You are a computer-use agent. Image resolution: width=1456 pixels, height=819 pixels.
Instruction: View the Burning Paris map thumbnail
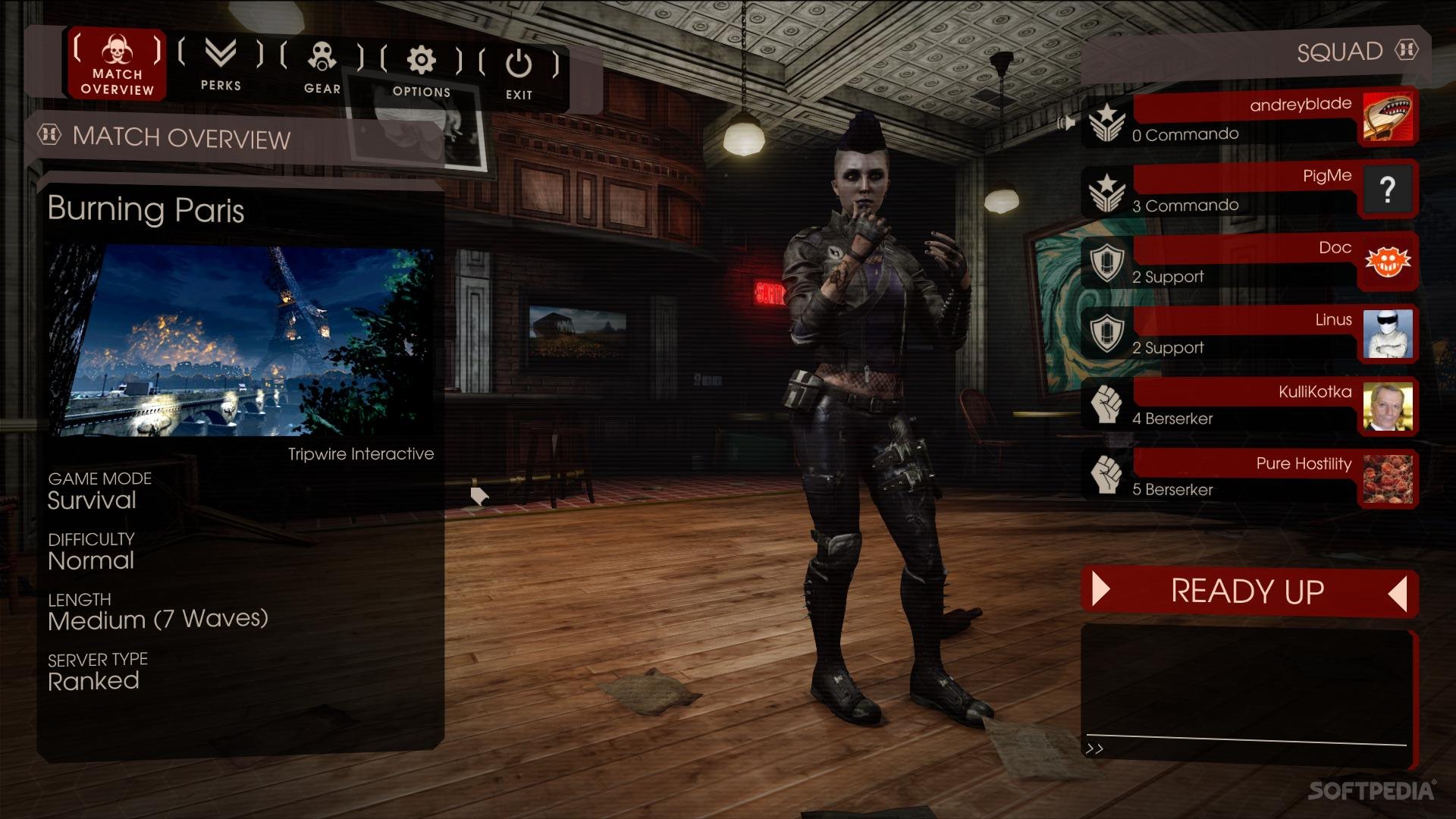click(x=243, y=340)
